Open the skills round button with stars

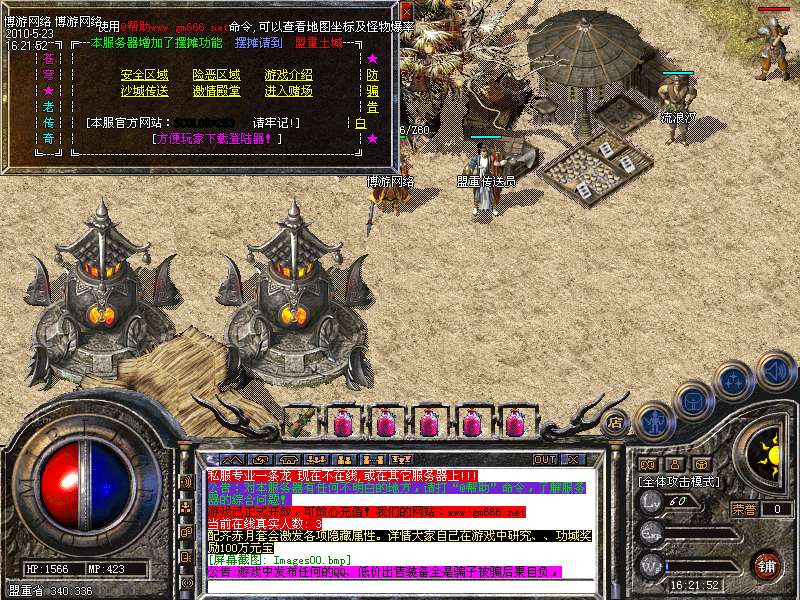click(x=734, y=380)
